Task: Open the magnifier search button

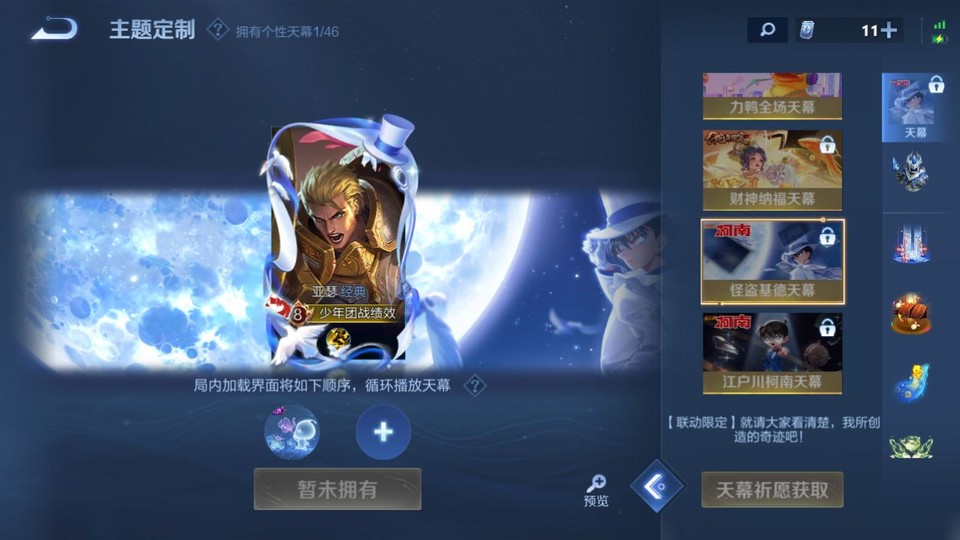Action: point(767,30)
